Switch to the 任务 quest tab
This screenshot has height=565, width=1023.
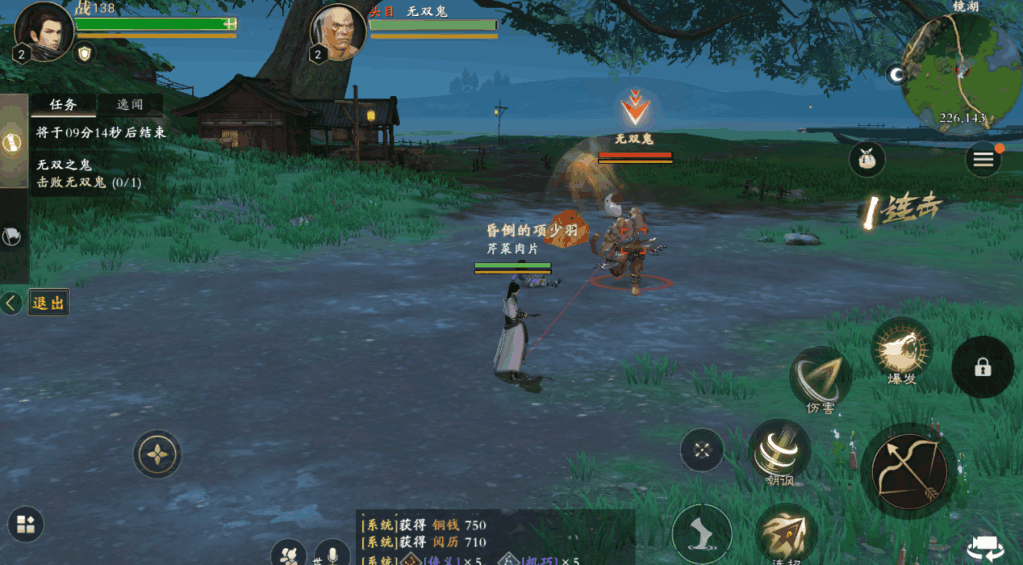[63, 104]
